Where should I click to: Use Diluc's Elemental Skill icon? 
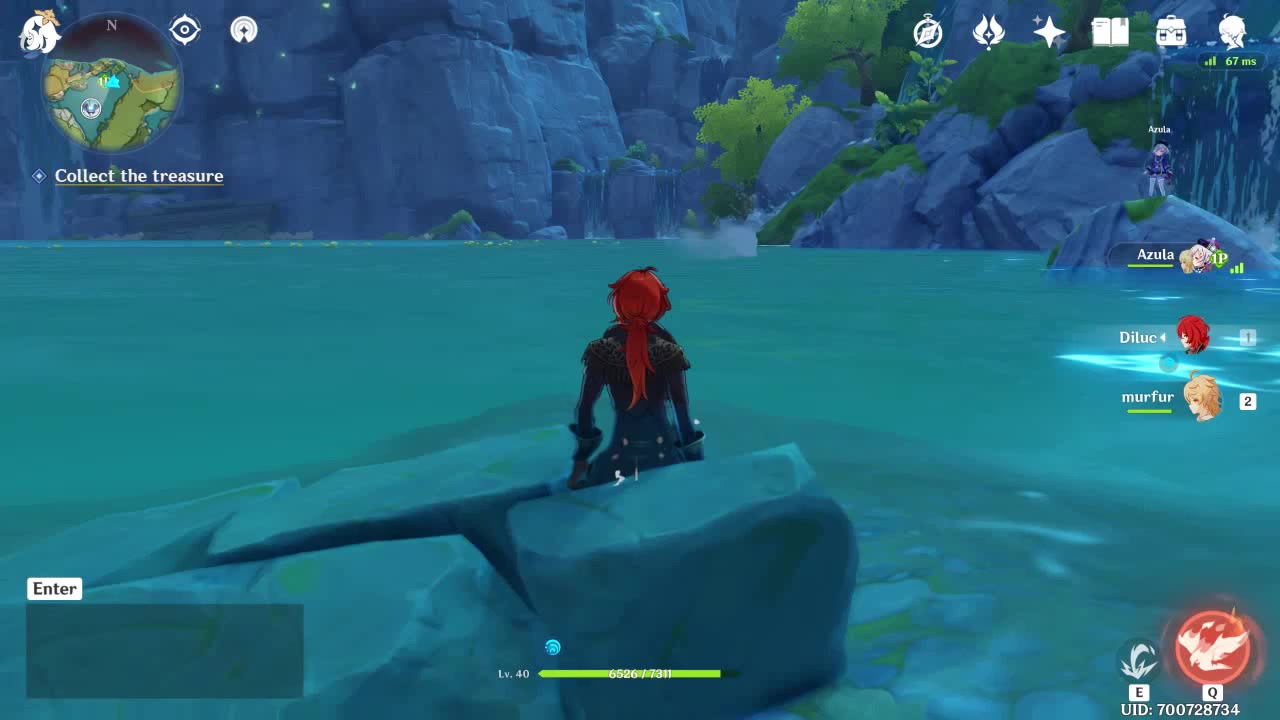(1138, 660)
